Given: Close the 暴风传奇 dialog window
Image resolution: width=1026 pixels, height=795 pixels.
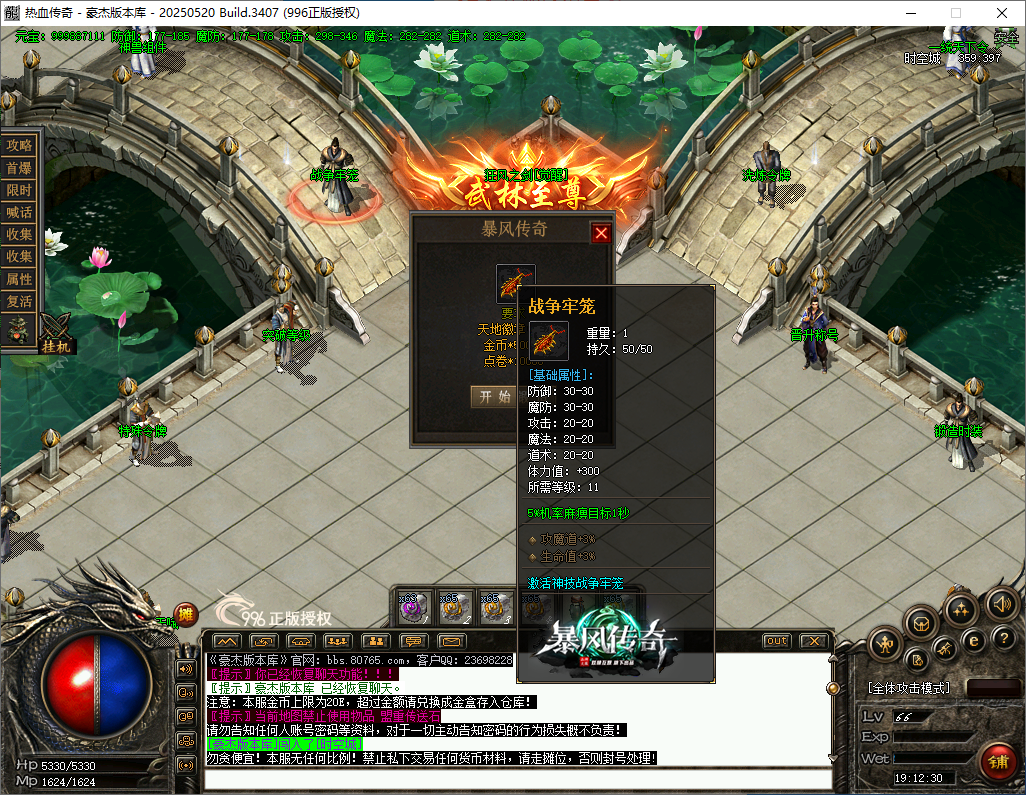Looking at the screenshot, I should (601, 233).
